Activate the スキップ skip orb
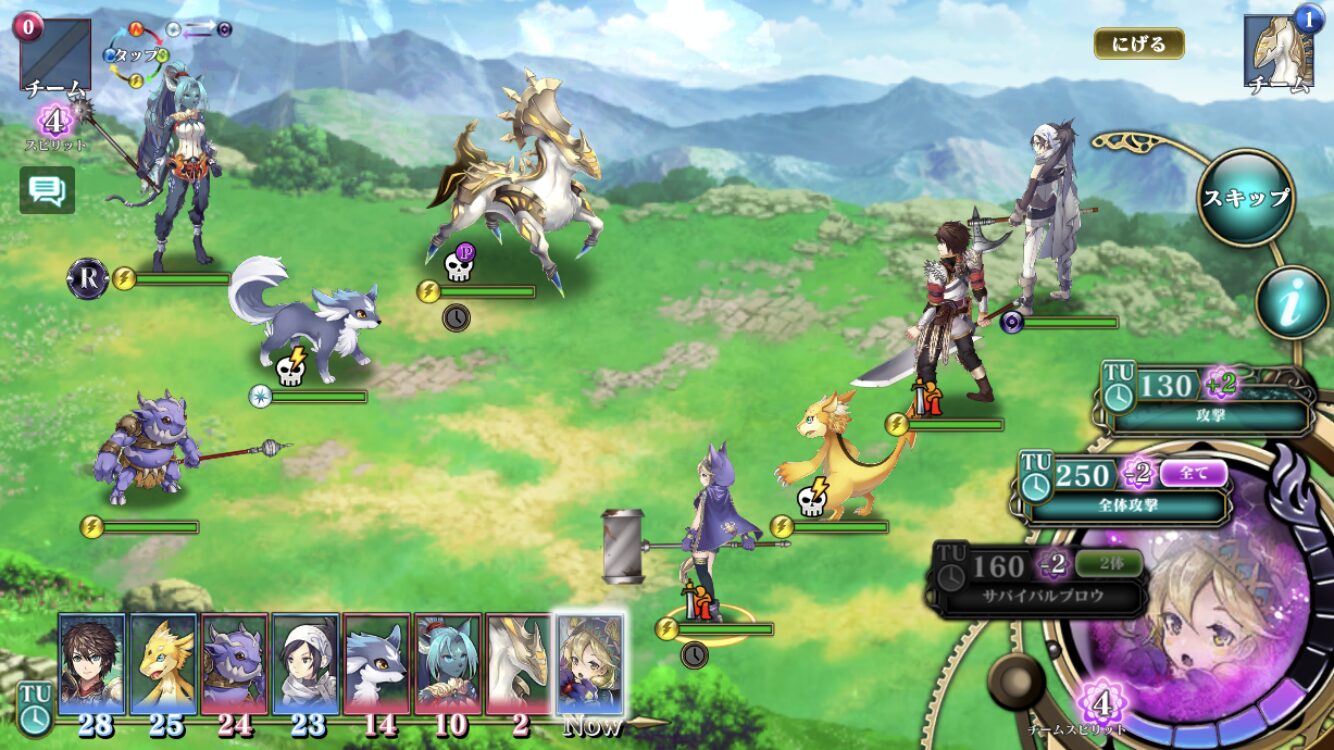This screenshot has height=750, width=1334. [1245, 197]
